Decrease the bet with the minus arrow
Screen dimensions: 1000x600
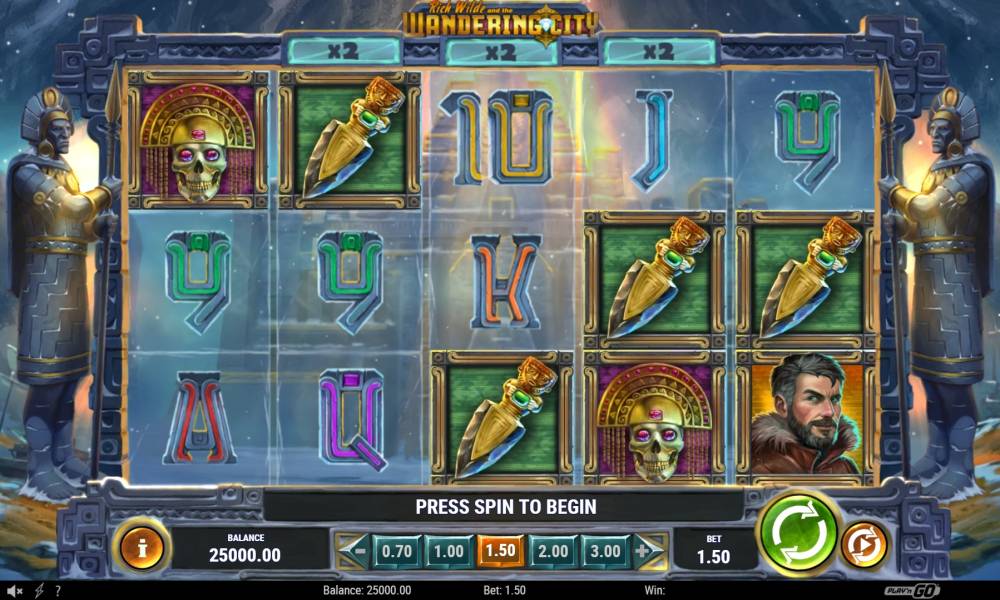(x=353, y=550)
